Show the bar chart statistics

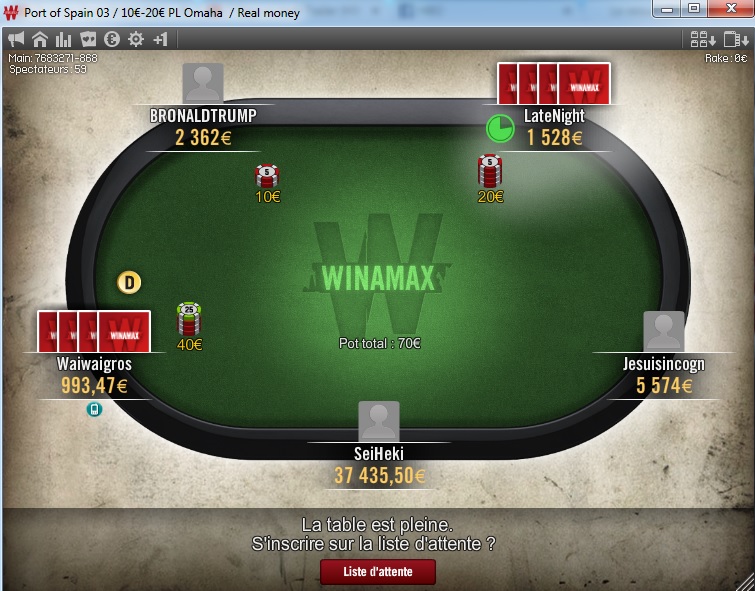pos(64,40)
